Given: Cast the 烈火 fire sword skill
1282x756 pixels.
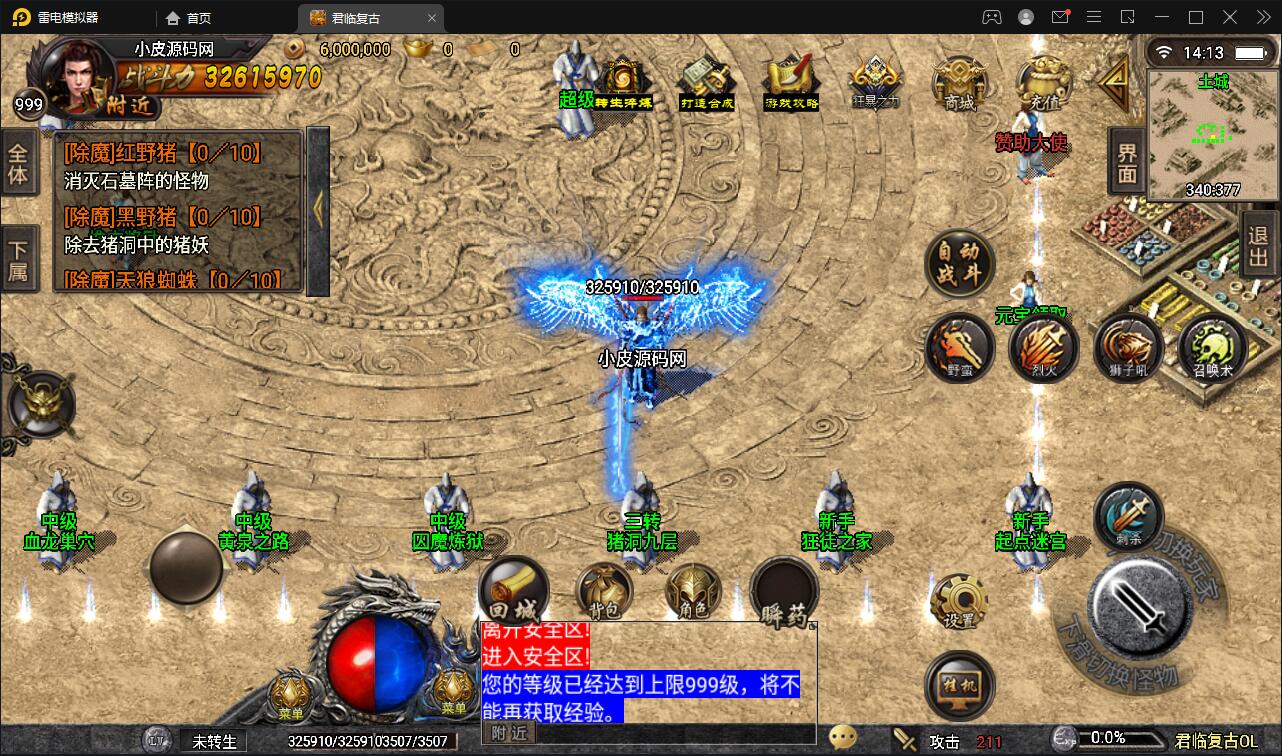Looking at the screenshot, I should point(1043,347).
